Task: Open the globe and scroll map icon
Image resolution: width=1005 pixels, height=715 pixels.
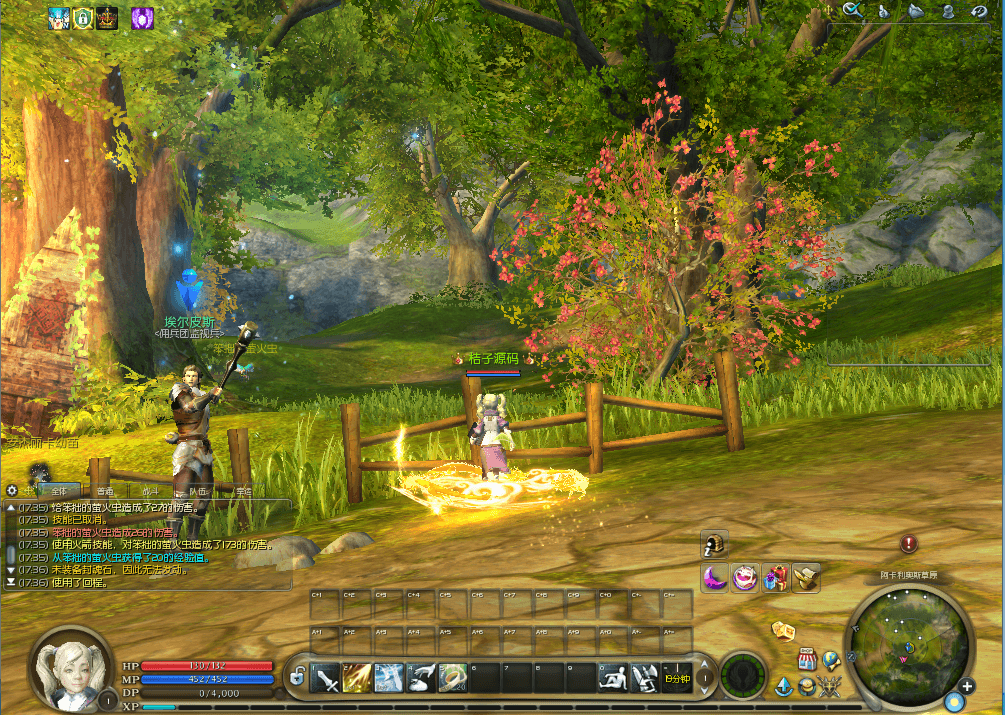Action: click(831, 659)
